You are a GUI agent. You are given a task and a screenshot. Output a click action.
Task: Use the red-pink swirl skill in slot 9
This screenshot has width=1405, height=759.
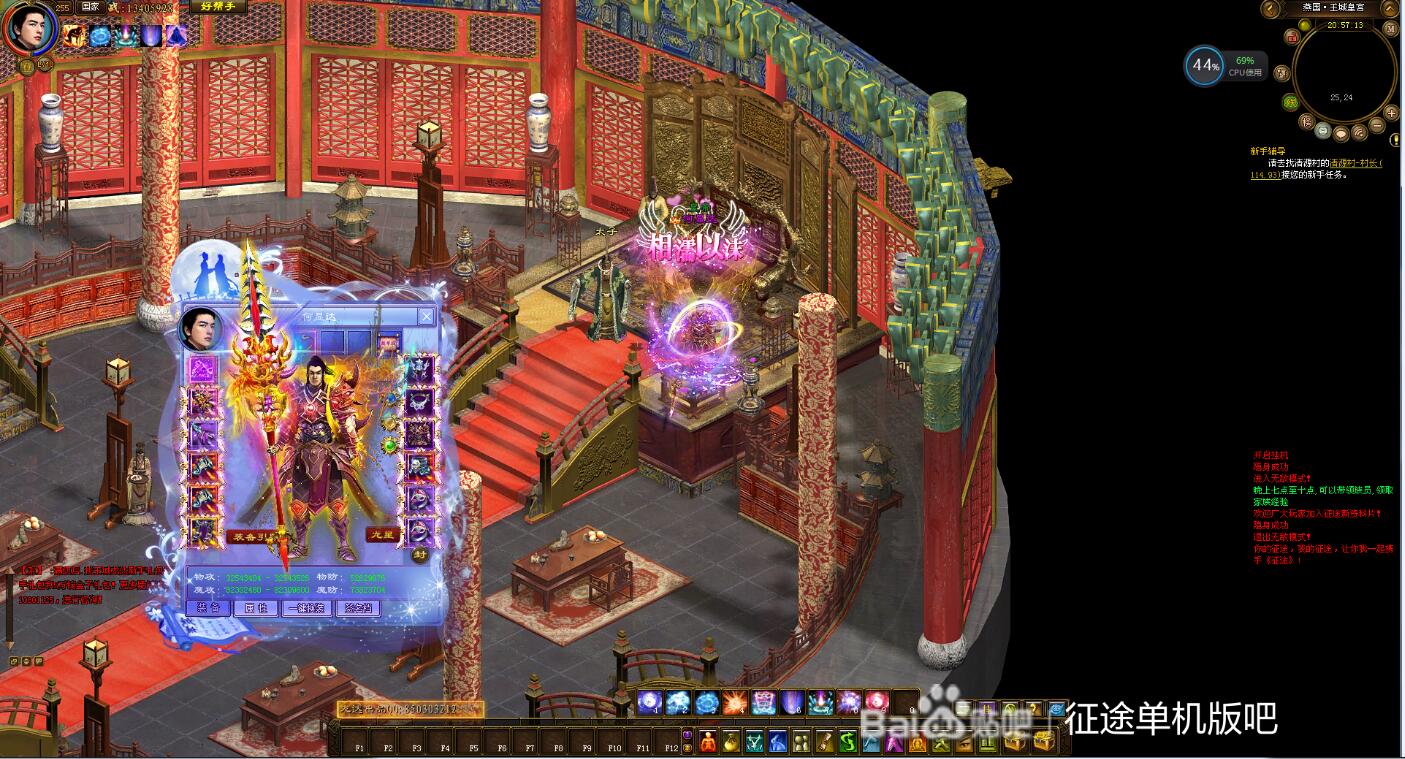pyautogui.click(x=877, y=703)
